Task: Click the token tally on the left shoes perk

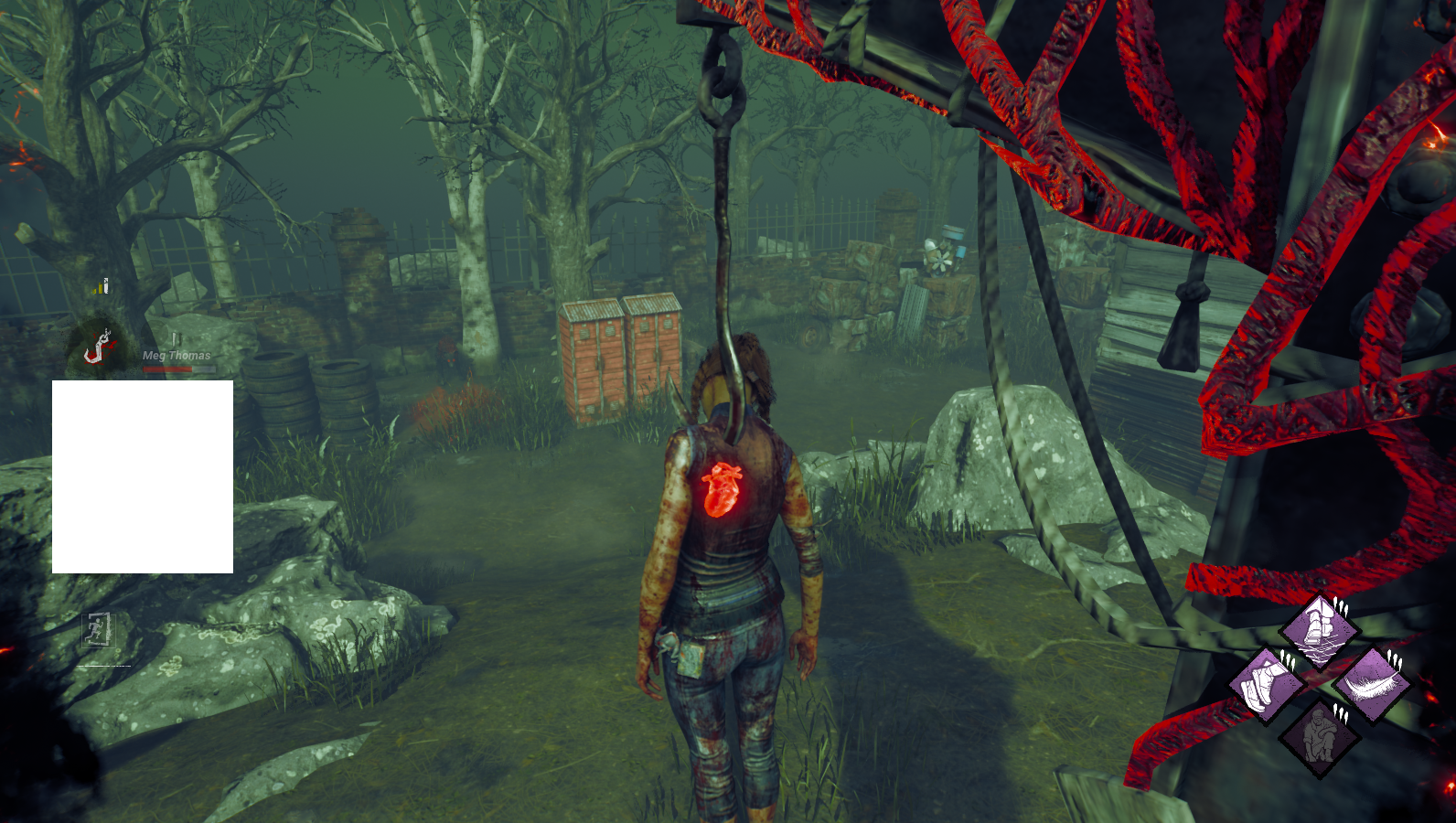Action: (x=1287, y=659)
